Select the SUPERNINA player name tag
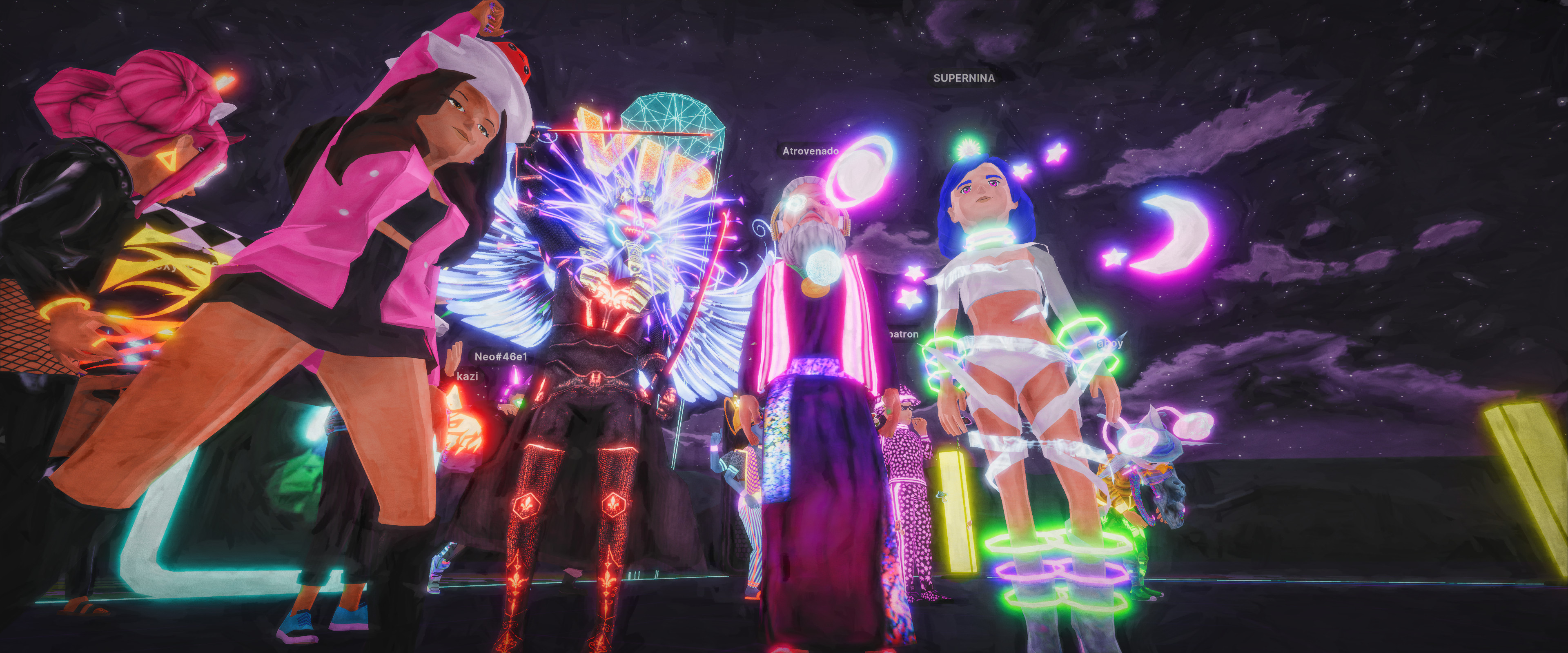The height and width of the screenshot is (653, 1568). click(964, 78)
